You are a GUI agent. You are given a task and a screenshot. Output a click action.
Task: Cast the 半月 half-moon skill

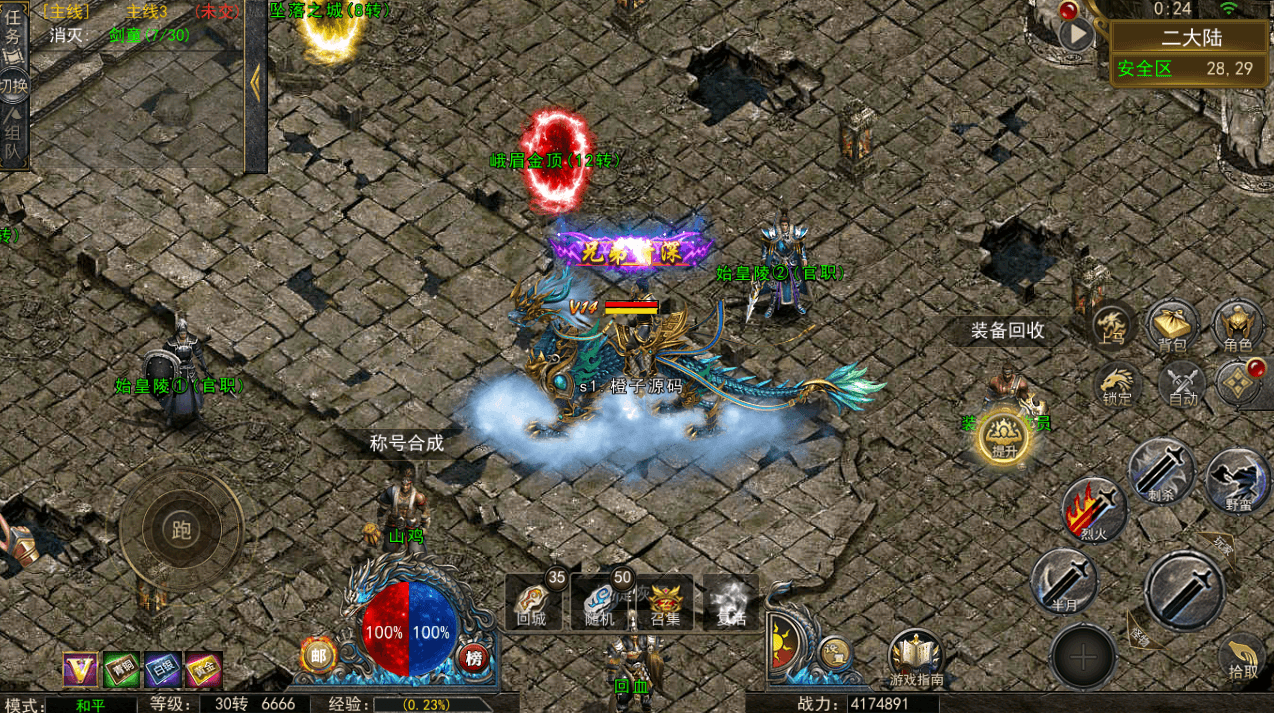pyautogui.click(x=1063, y=581)
